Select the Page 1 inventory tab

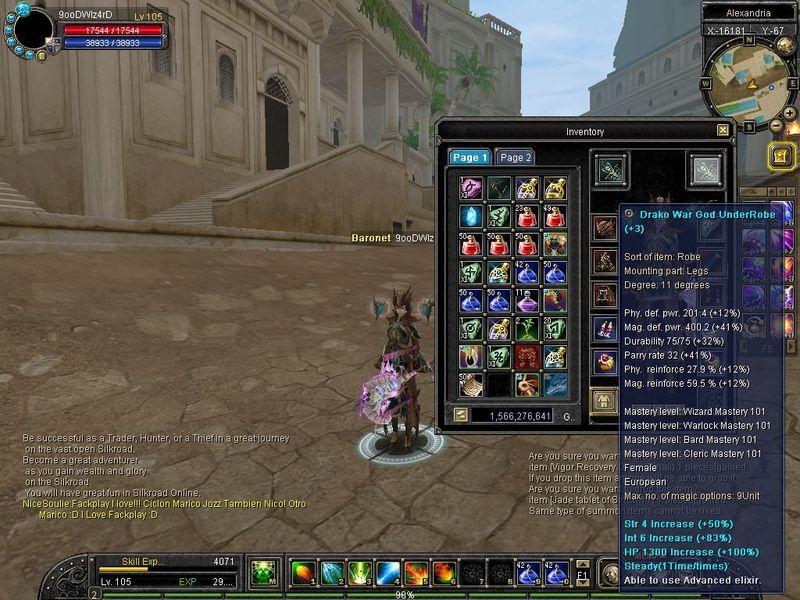pos(469,157)
